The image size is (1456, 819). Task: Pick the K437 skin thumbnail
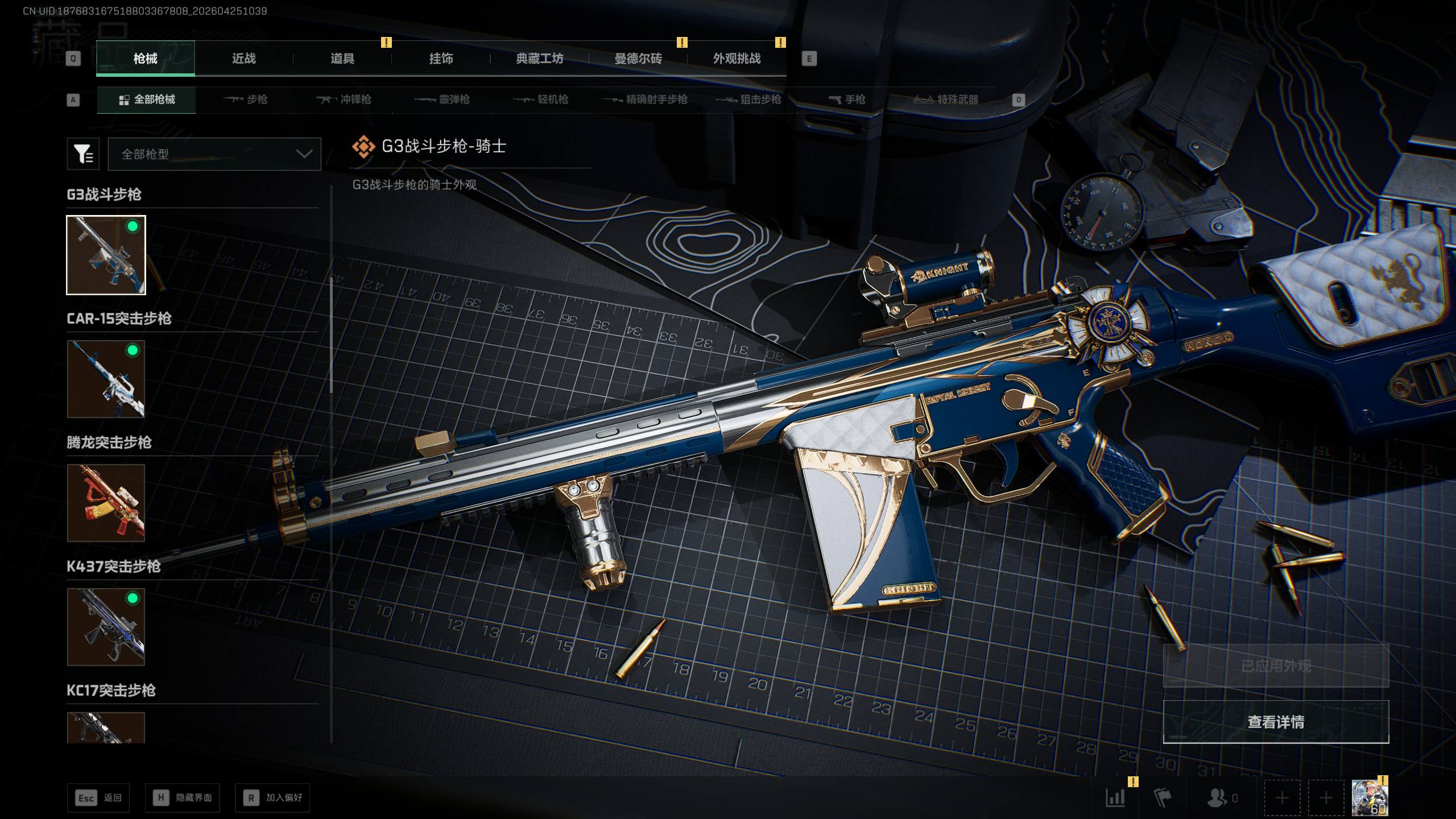click(106, 627)
